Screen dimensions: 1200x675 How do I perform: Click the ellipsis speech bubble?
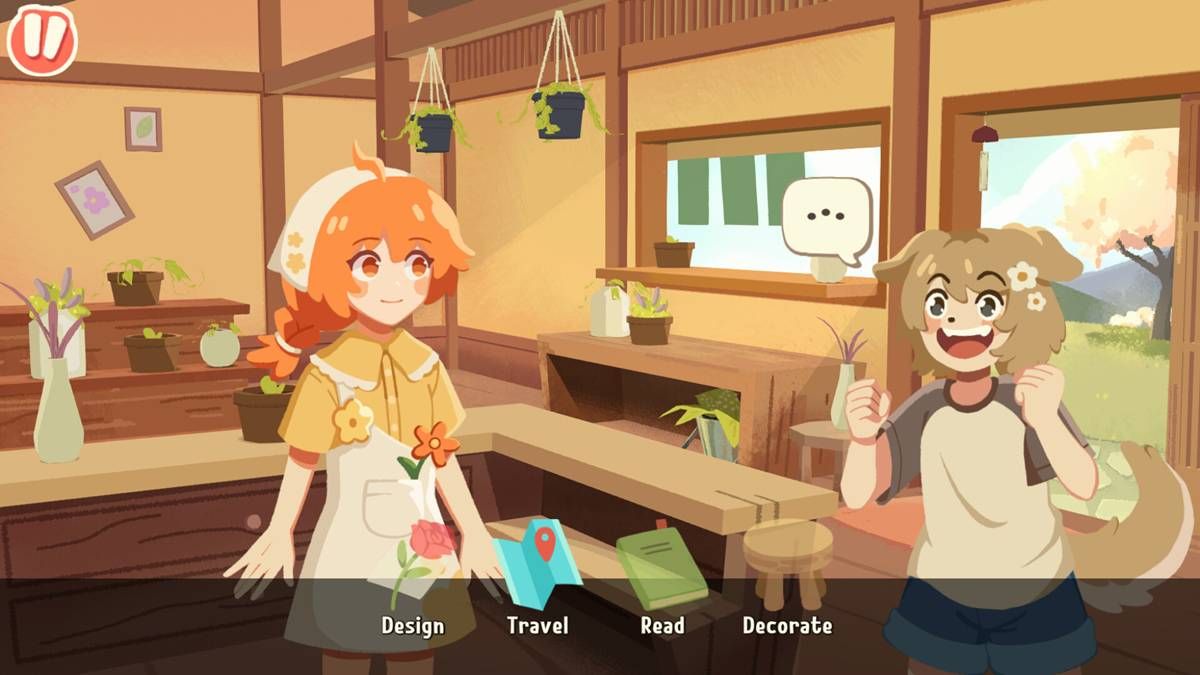click(x=826, y=216)
